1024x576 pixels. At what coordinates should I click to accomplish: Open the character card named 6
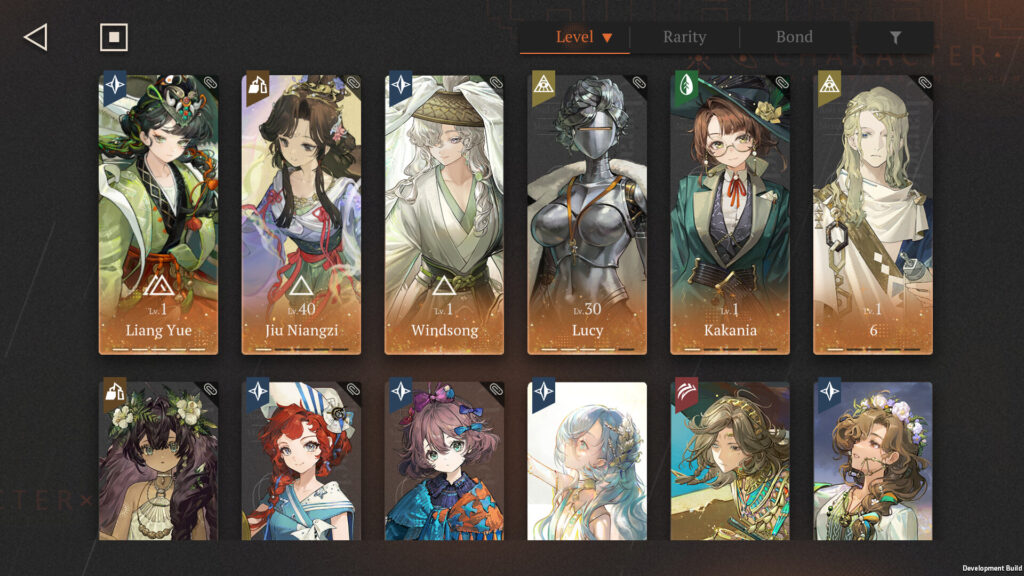click(873, 214)
